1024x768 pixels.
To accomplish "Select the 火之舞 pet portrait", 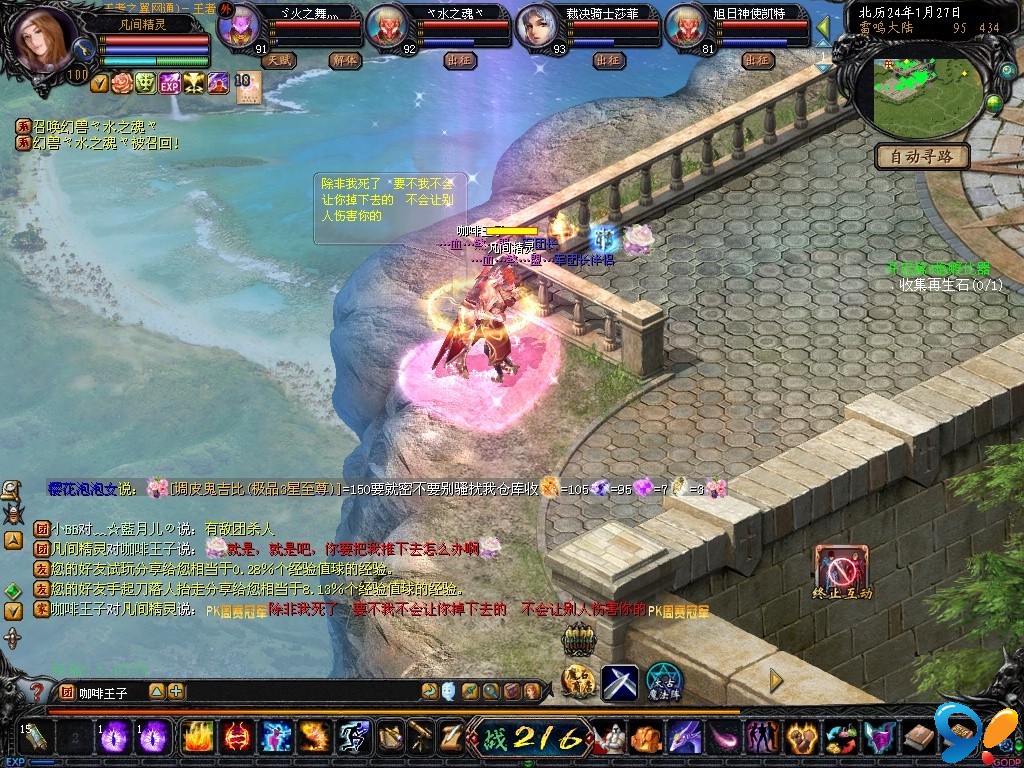I will pyautogui.click(x=238, y=27).
